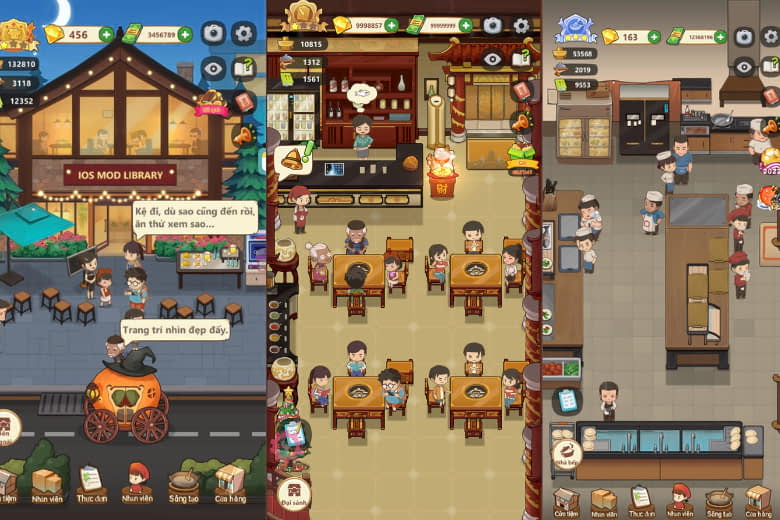This screenshot has height=520, width=780.
Task: Open settings gear beside the 99999999 cash counter
Action: (521, 26)
